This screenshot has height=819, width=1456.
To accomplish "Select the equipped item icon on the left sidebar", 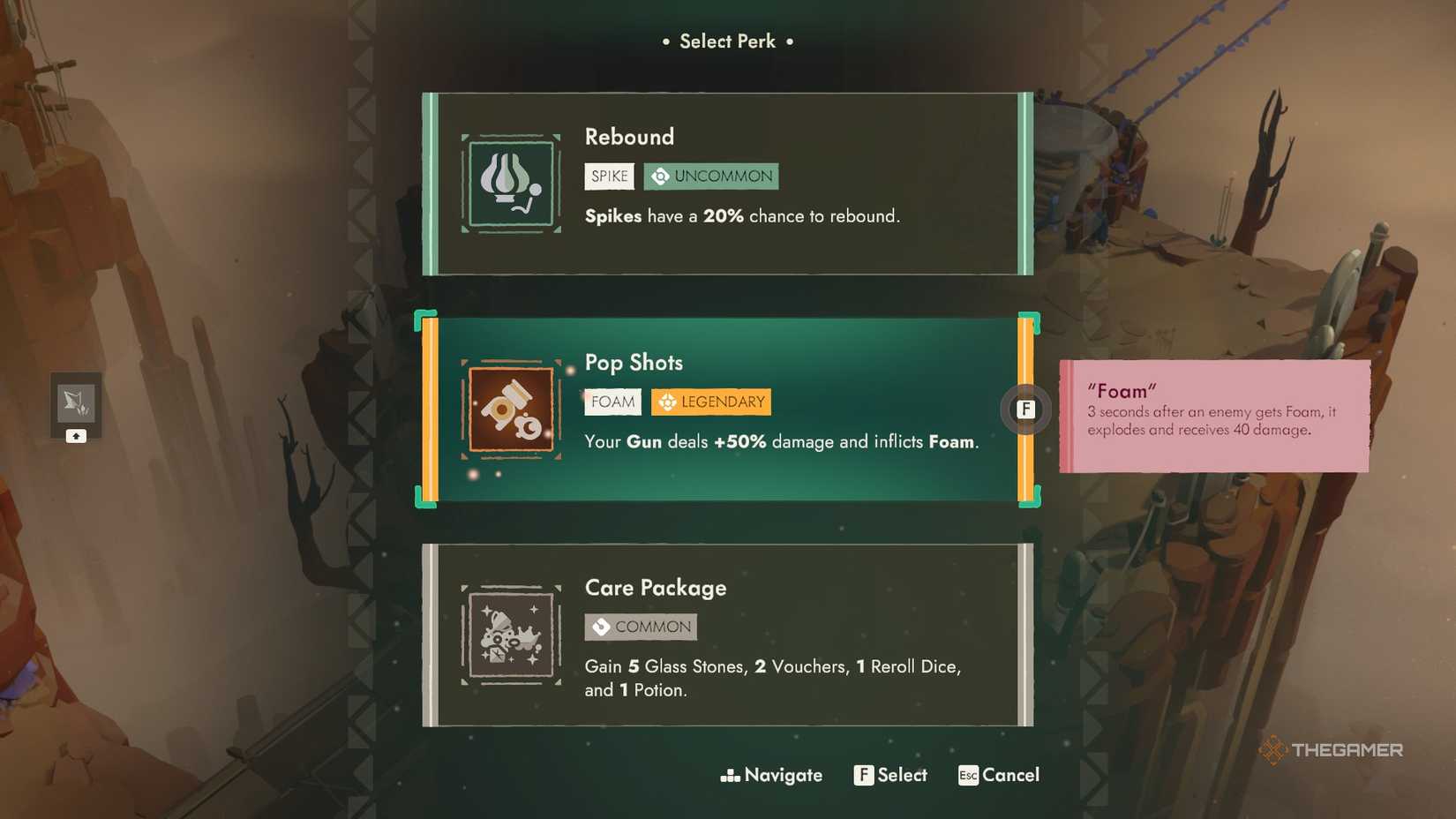I will pos(76,402).
